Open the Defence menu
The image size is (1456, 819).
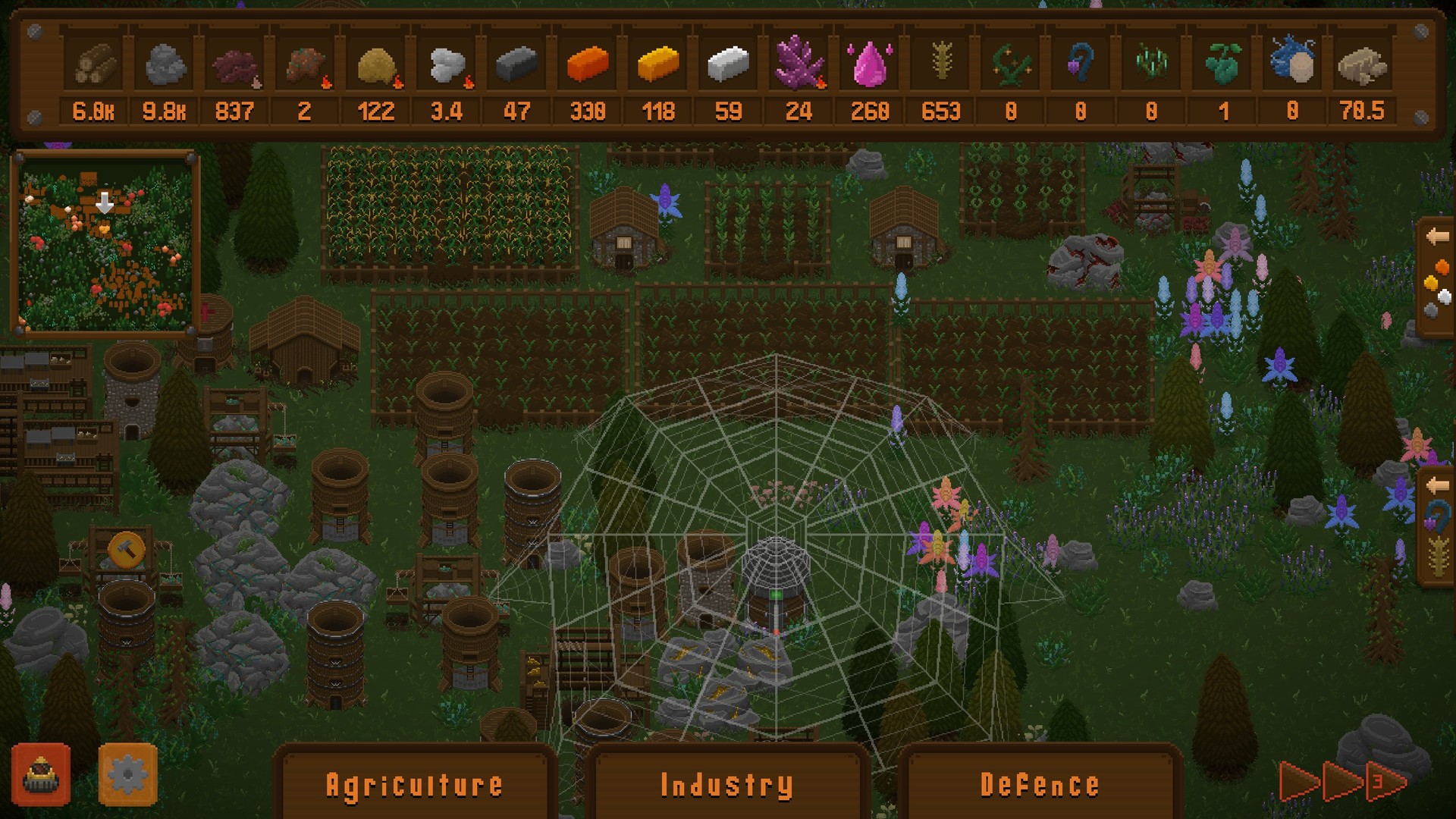(x=1040, y=784)
